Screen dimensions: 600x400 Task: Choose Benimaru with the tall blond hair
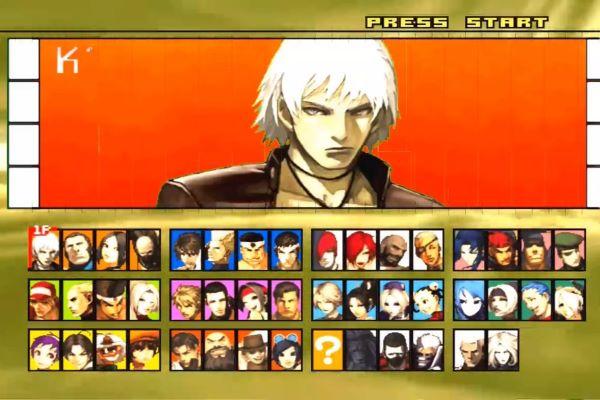tap(219, 249)
